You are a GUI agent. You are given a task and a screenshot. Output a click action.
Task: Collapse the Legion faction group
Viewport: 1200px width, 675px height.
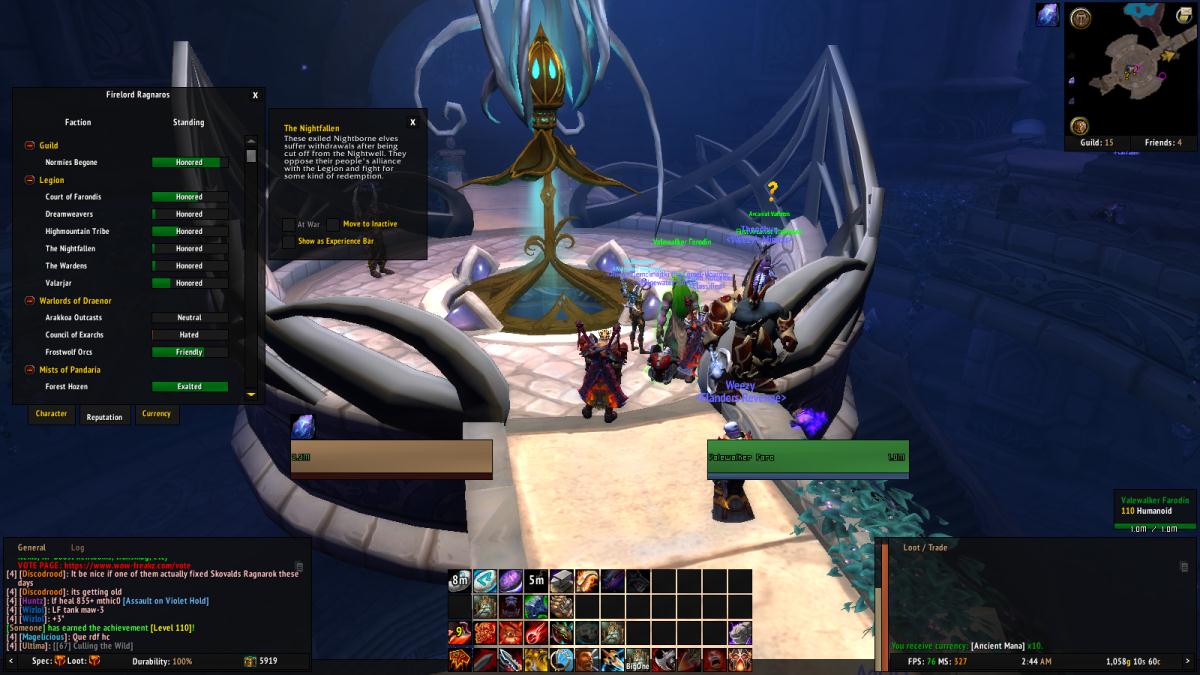[30, 180]
